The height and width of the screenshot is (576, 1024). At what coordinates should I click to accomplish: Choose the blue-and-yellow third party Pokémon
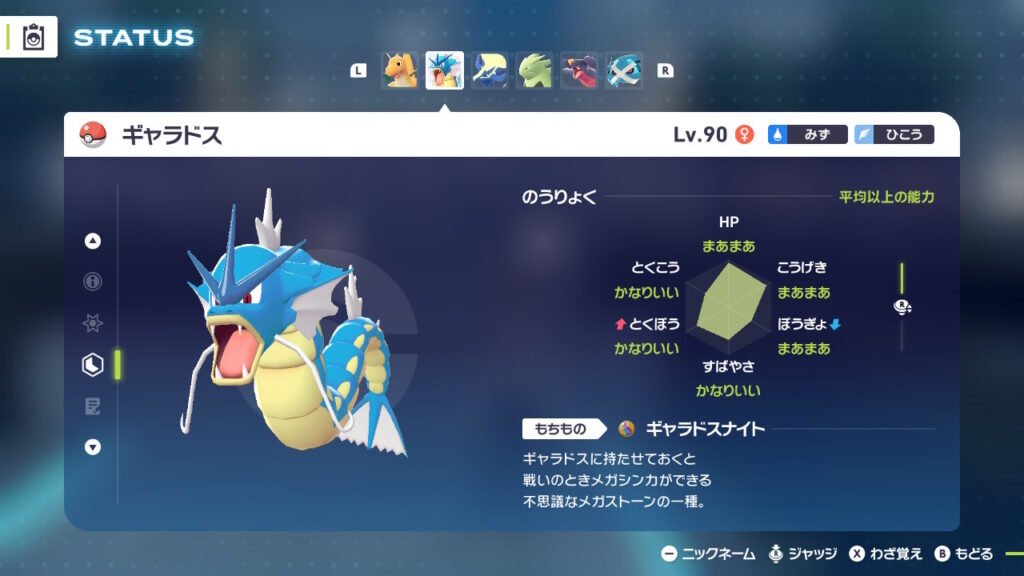point(489,71)
